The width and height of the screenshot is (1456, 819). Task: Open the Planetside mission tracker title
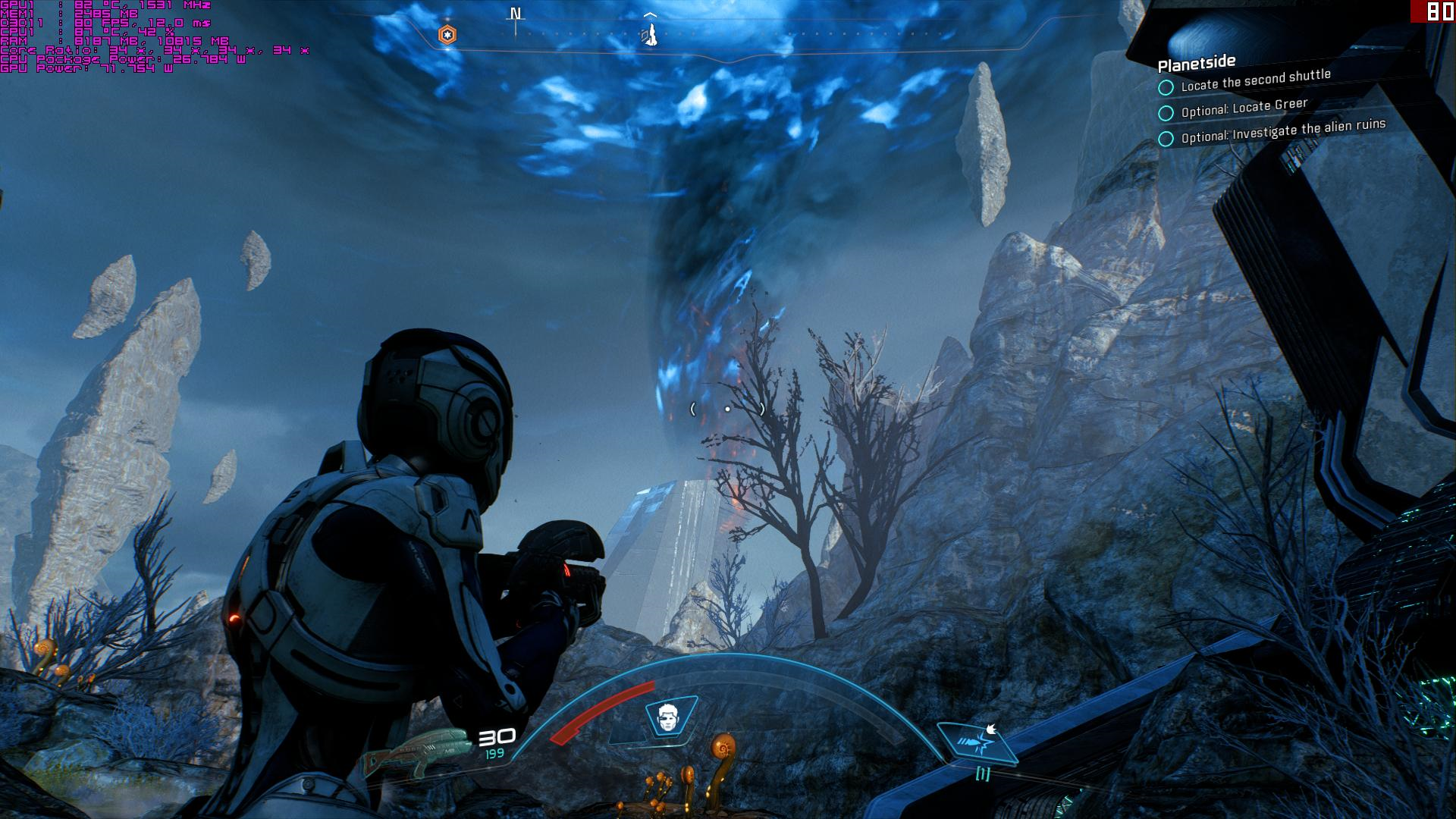point(1197,62)
